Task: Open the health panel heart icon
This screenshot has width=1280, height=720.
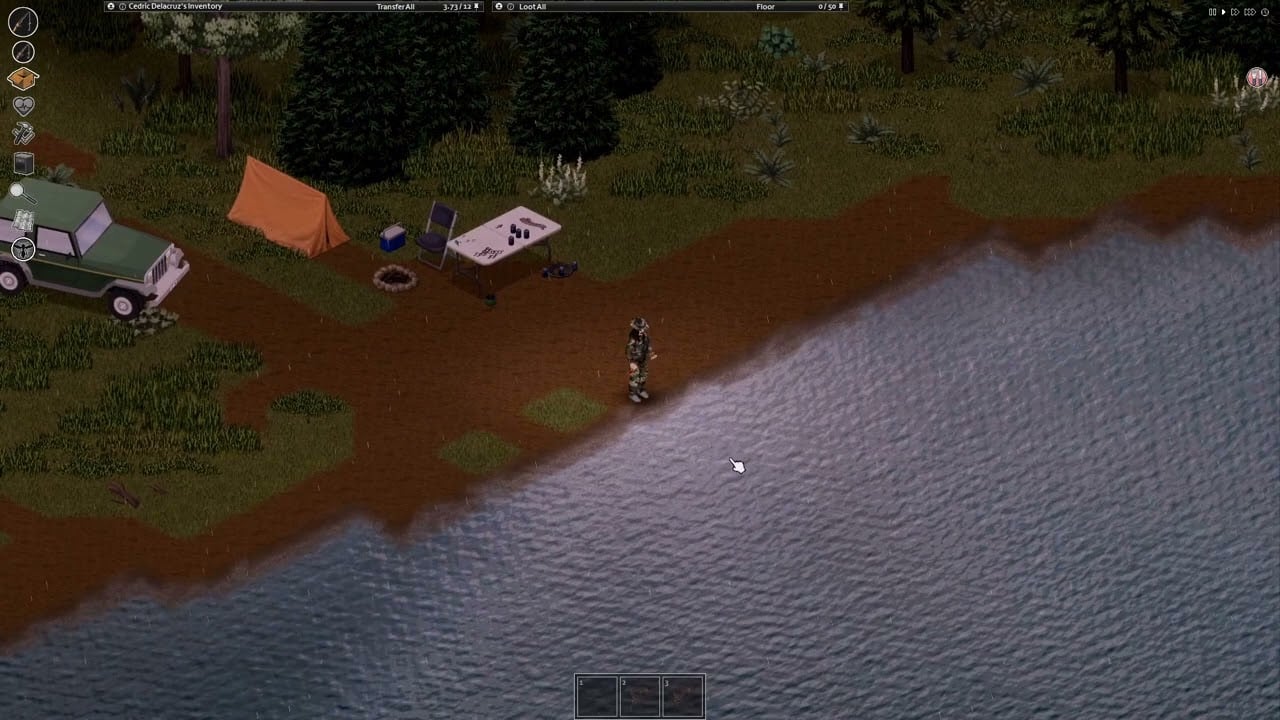Action: [24, 104]
